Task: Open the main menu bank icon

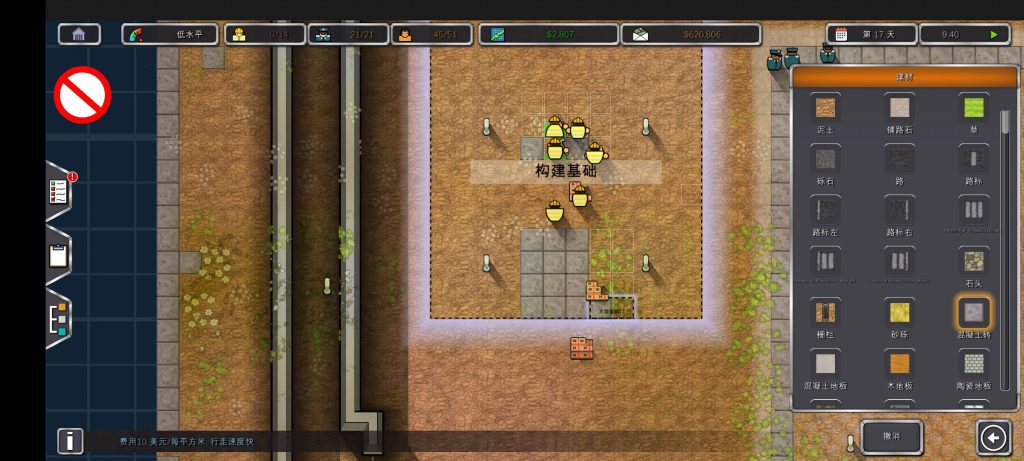Action: [x=79, y=34]
